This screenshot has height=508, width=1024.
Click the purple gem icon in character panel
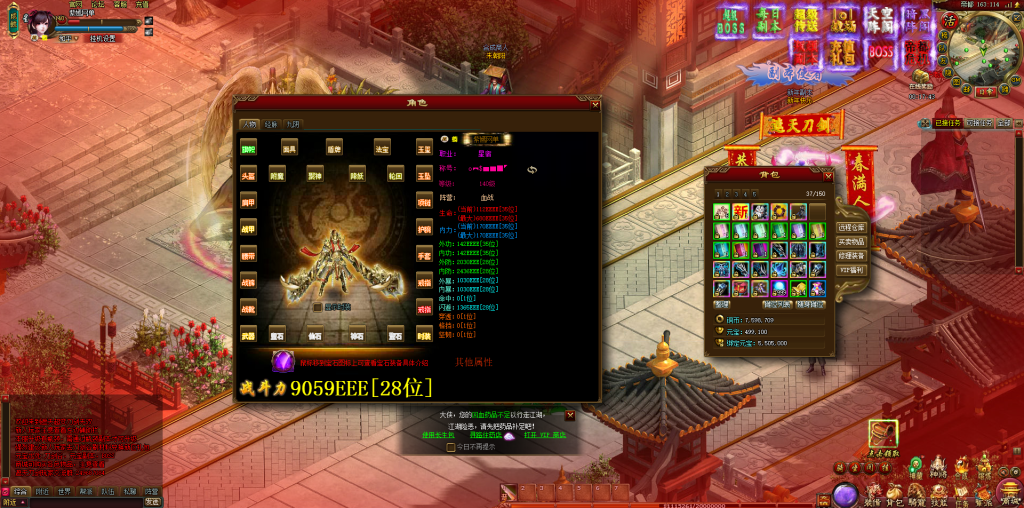pyautogui.click(x=283, y=362)
